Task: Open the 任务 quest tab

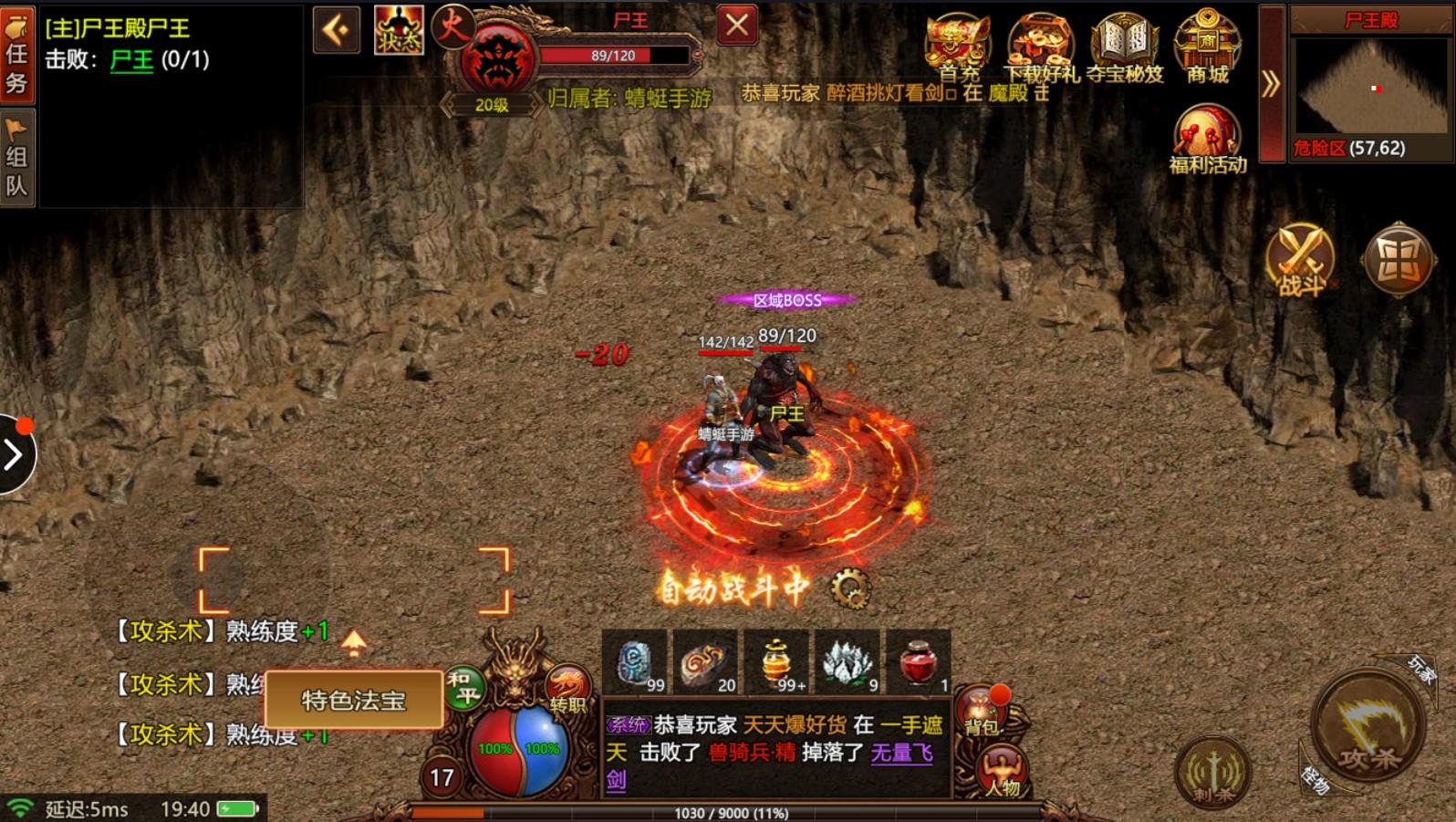Action: (x=16, y=54)
